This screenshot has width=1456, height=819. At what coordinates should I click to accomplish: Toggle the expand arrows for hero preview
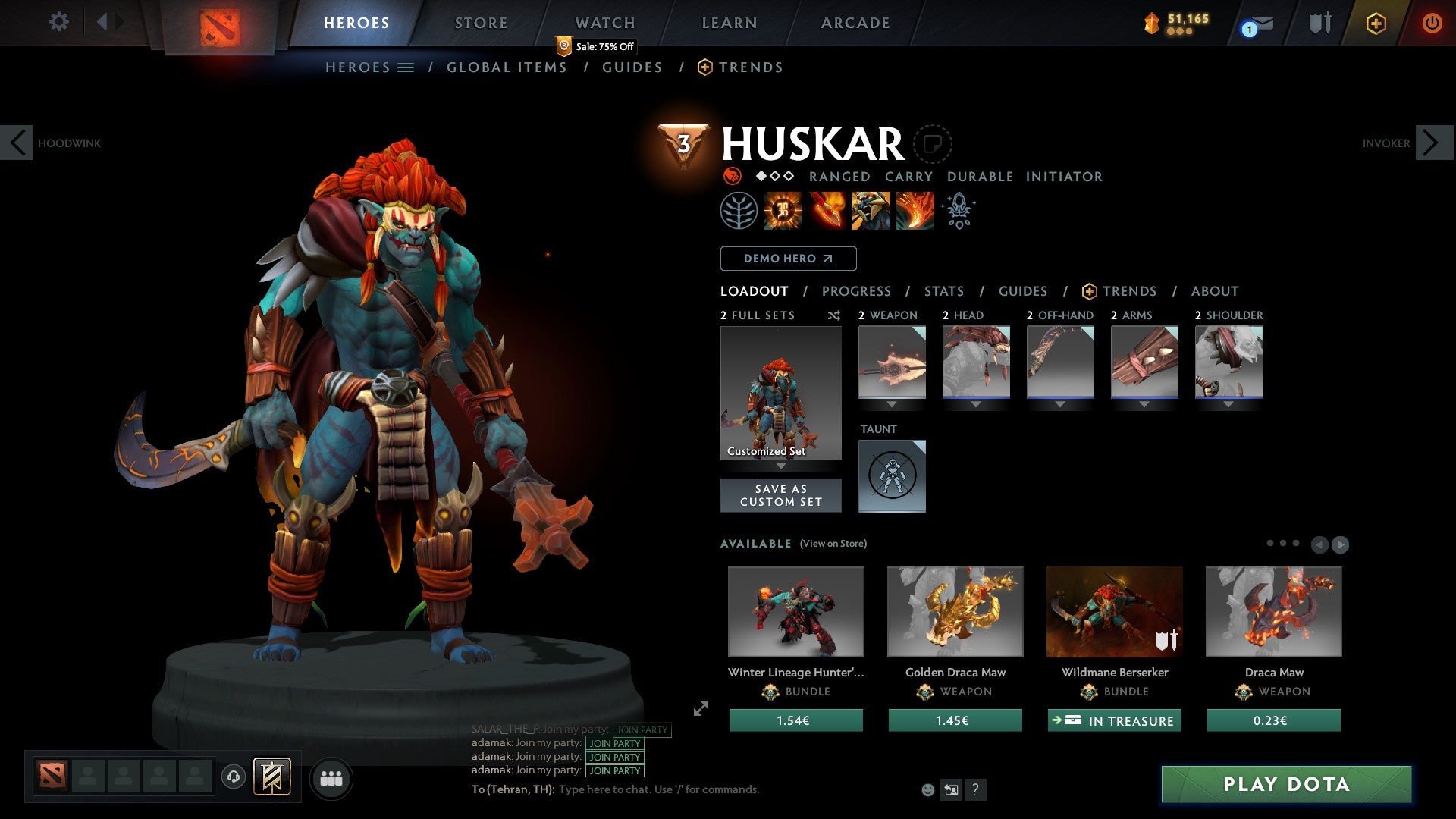coord(701,709)
